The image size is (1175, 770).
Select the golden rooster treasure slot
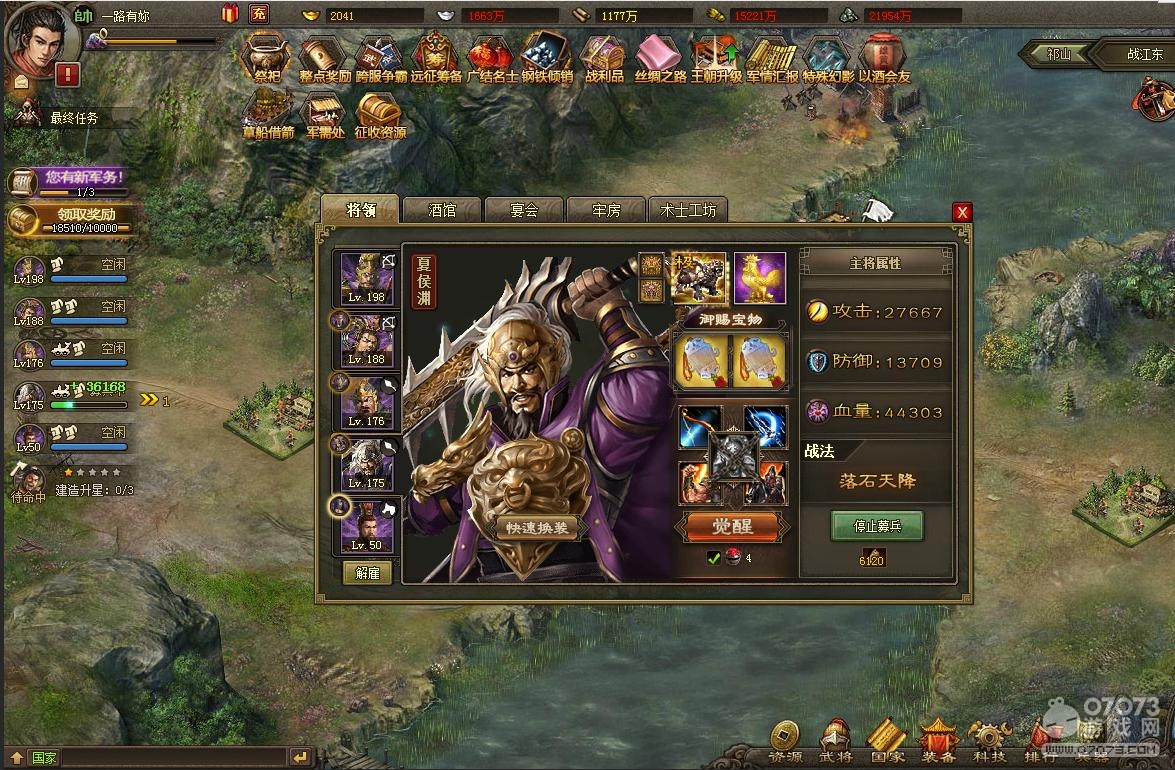pyautogui.click(x=760, y=277)
